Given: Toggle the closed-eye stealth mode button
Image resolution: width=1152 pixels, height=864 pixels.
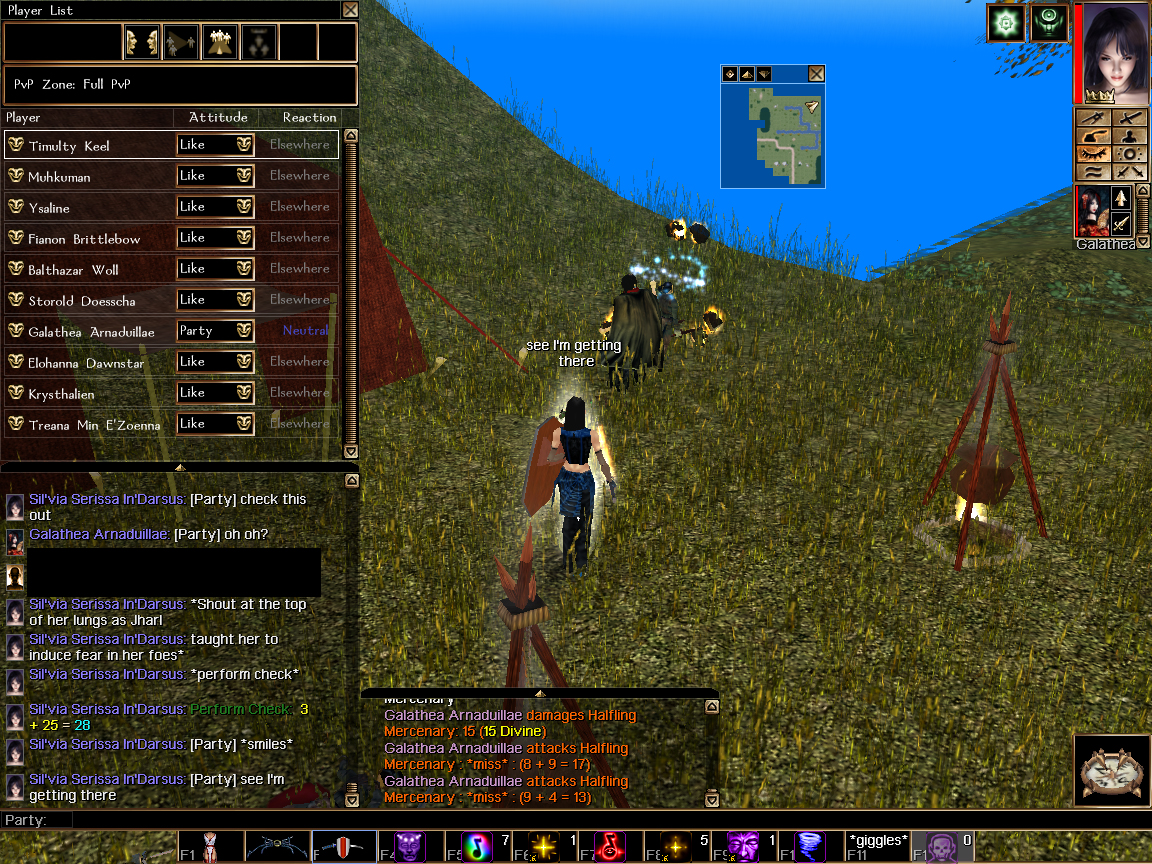Looking at the screenshot, I should 1094,155.
